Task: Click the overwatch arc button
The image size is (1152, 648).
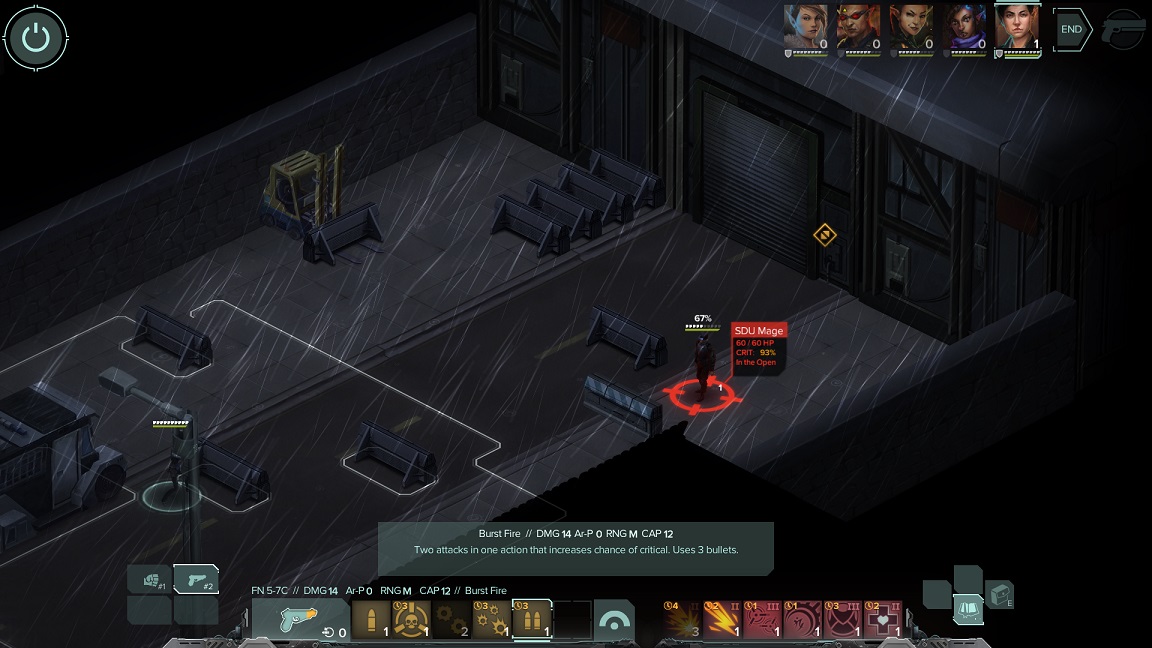Action: pos(613,620)
